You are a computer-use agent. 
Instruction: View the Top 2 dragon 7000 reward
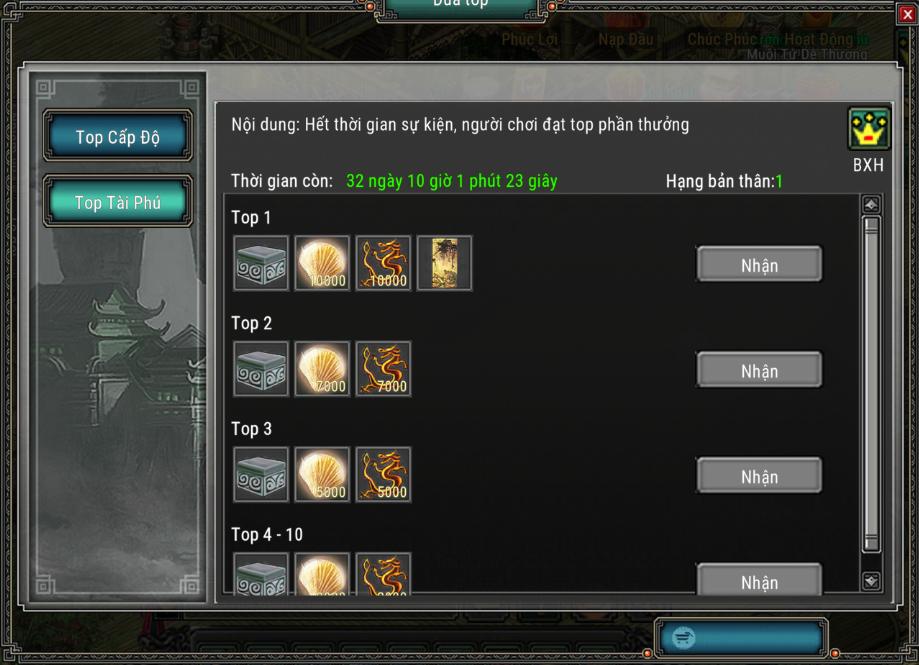click(383, 370)
